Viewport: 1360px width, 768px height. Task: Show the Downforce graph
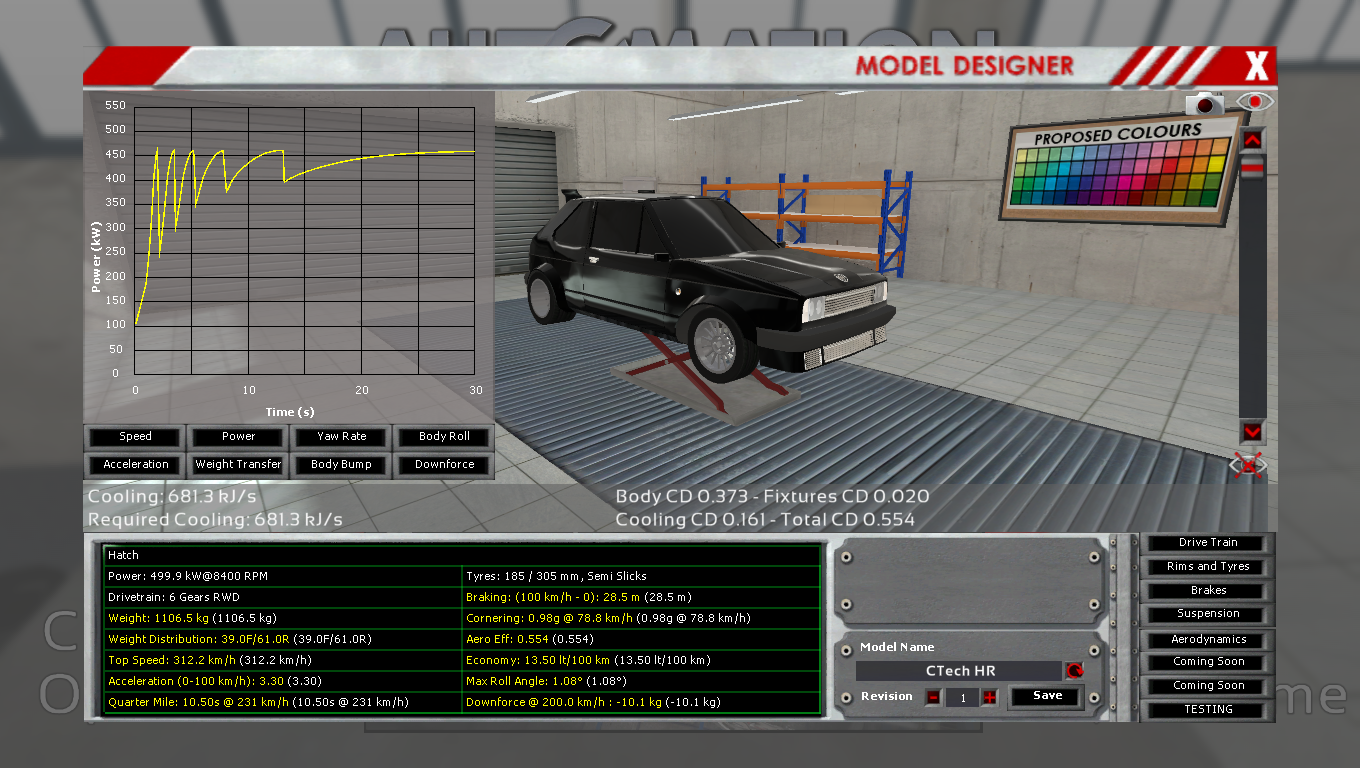[443, 464]
